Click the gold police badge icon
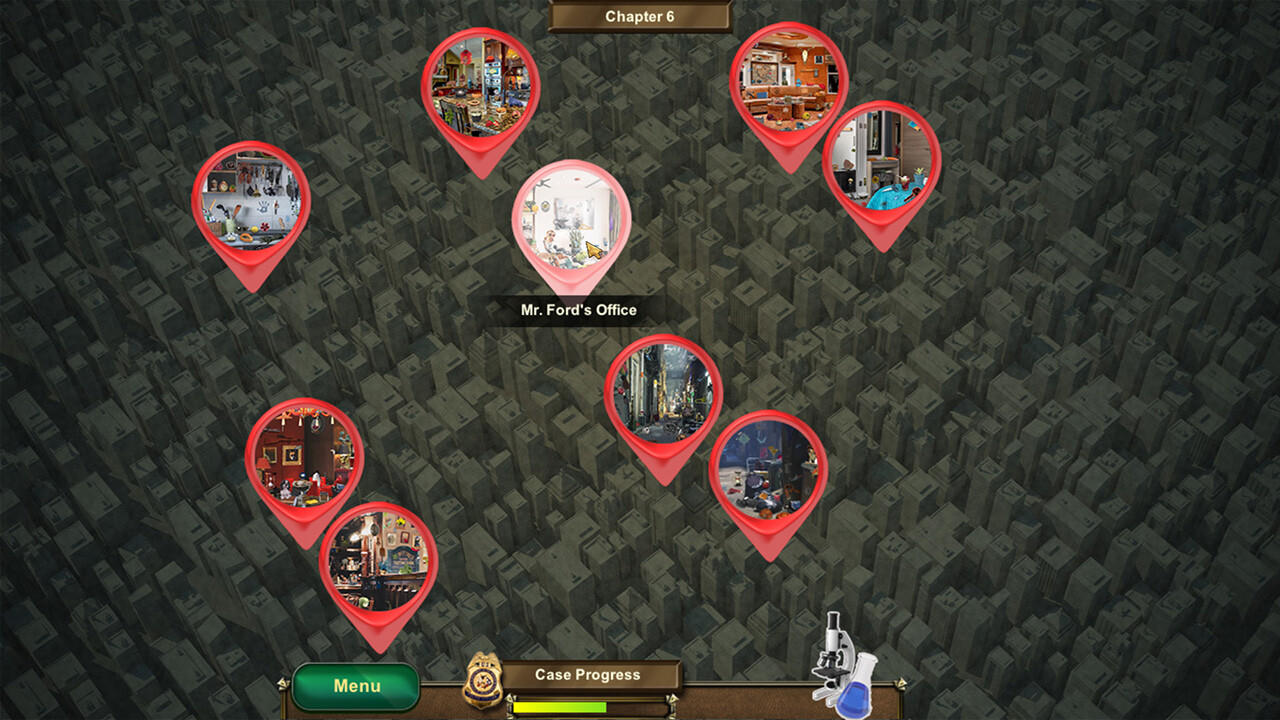This screenshot has height=720, width=1280. [x=482, y=680]
